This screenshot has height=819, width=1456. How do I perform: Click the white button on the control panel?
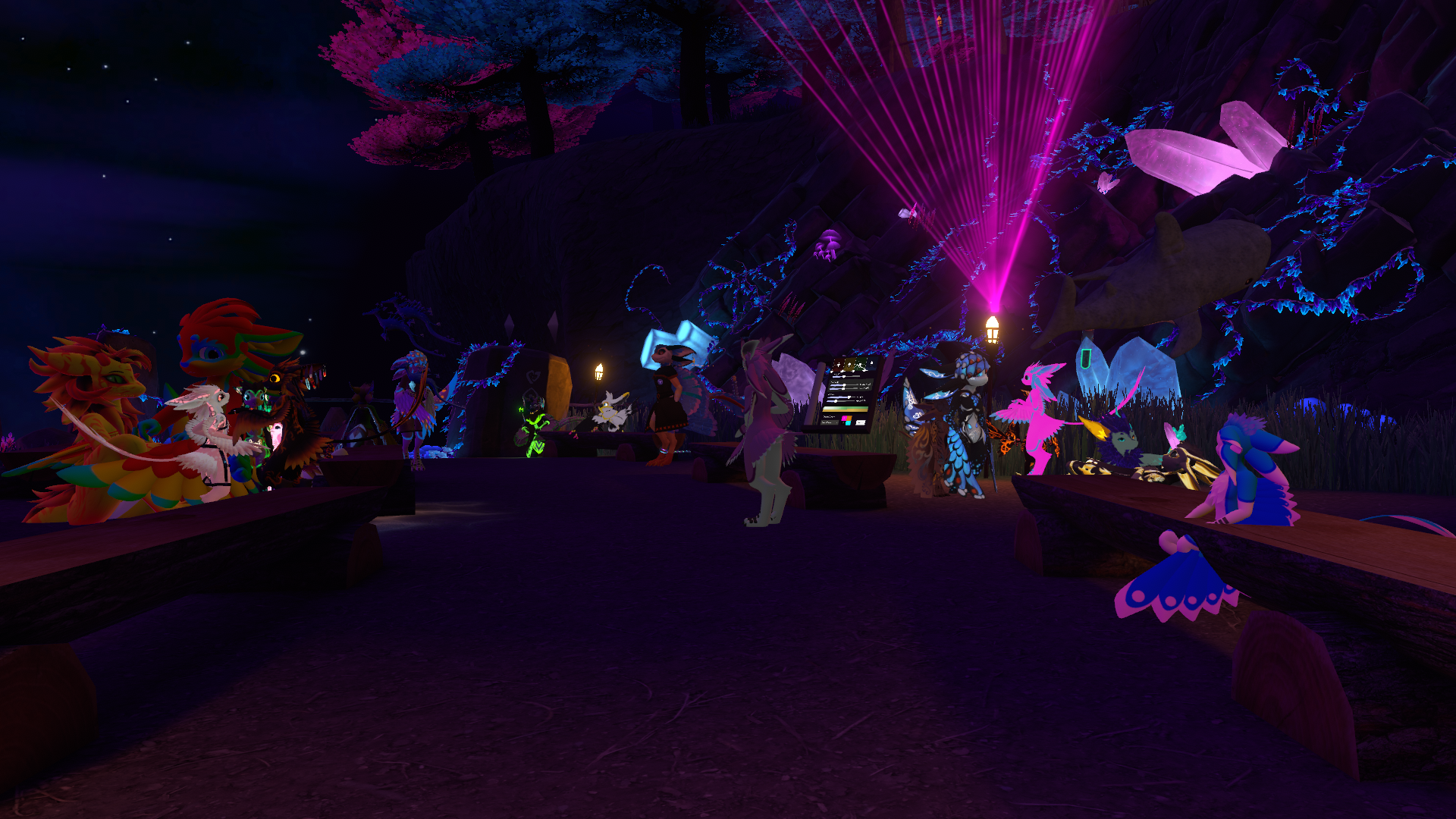pyautogui.click(x=861, y=422)
